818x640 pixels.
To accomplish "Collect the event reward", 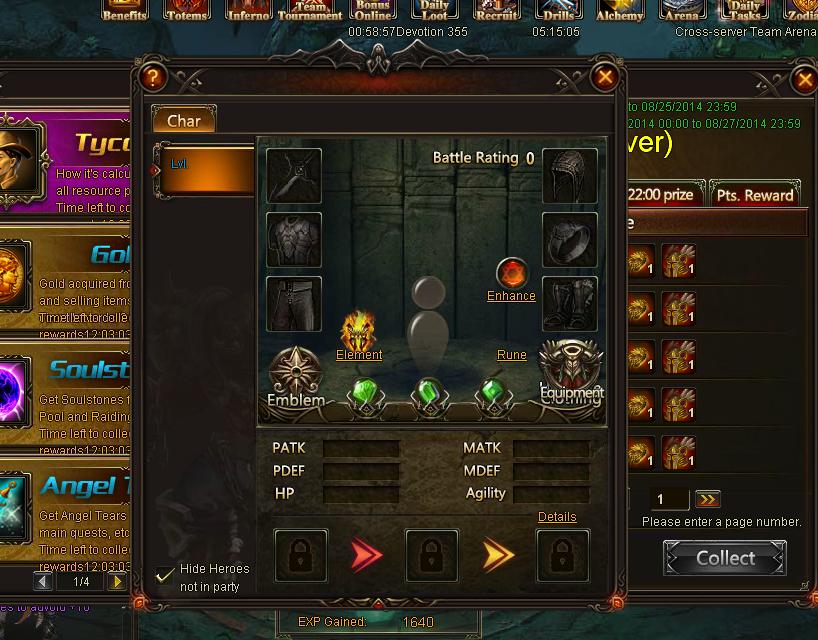I will pos(725,558).
